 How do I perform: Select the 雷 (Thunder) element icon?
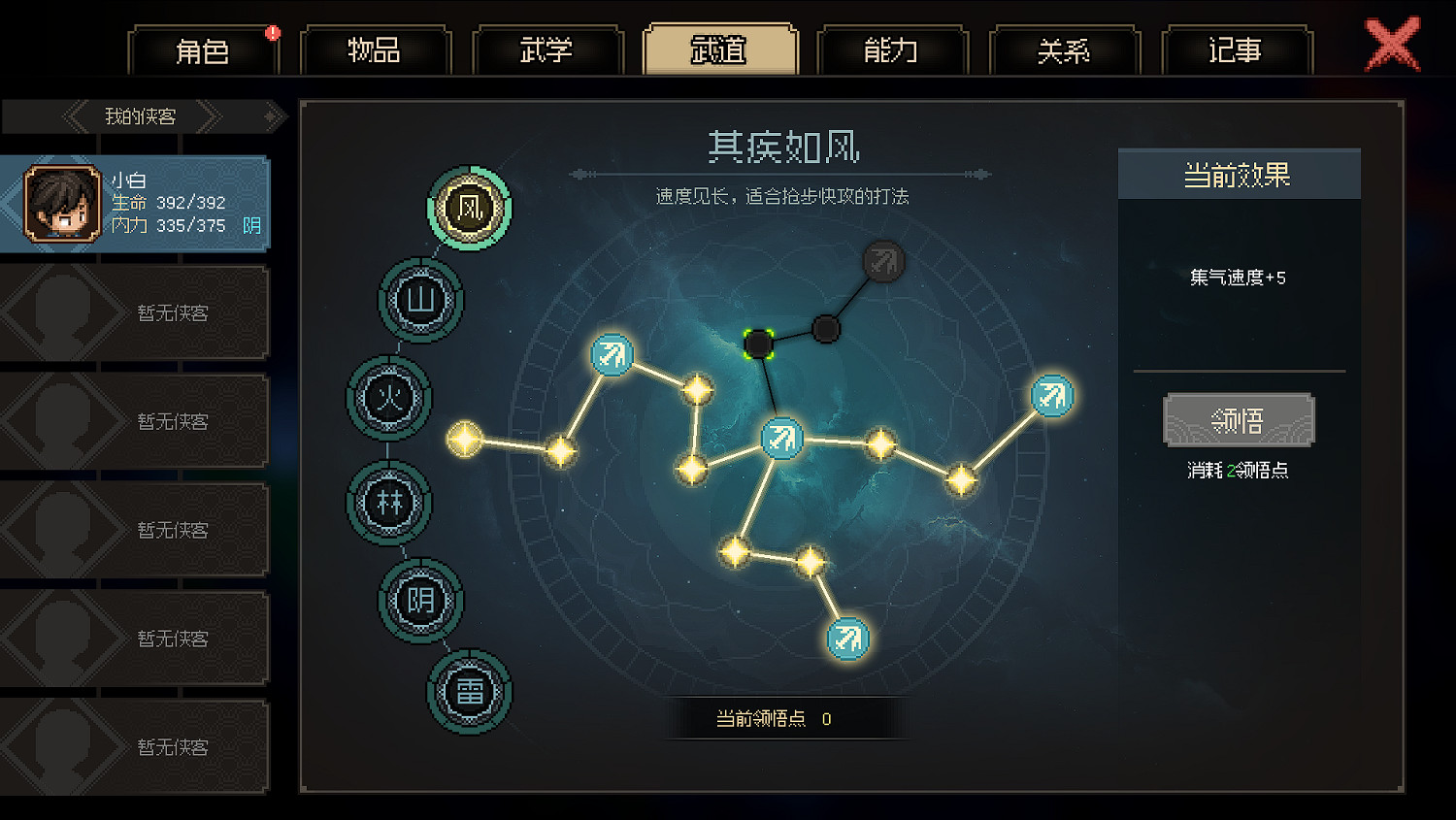[x=470, y=693]
